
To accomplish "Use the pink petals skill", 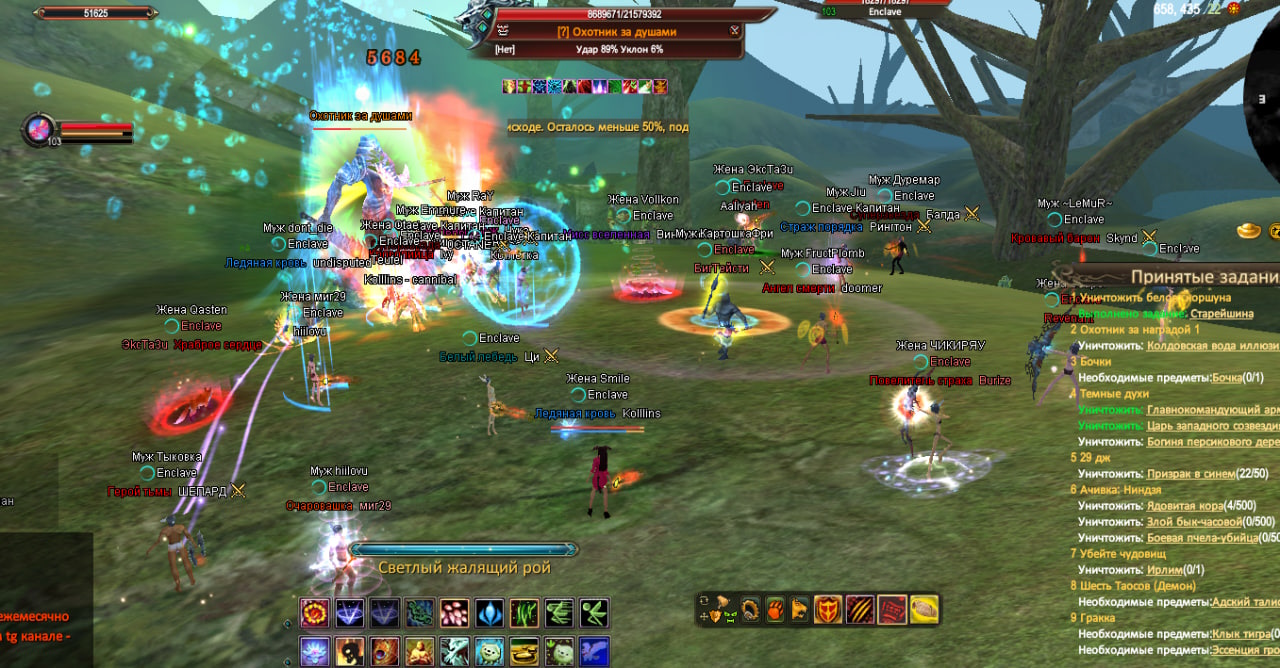I will click(x=455, y=612).
